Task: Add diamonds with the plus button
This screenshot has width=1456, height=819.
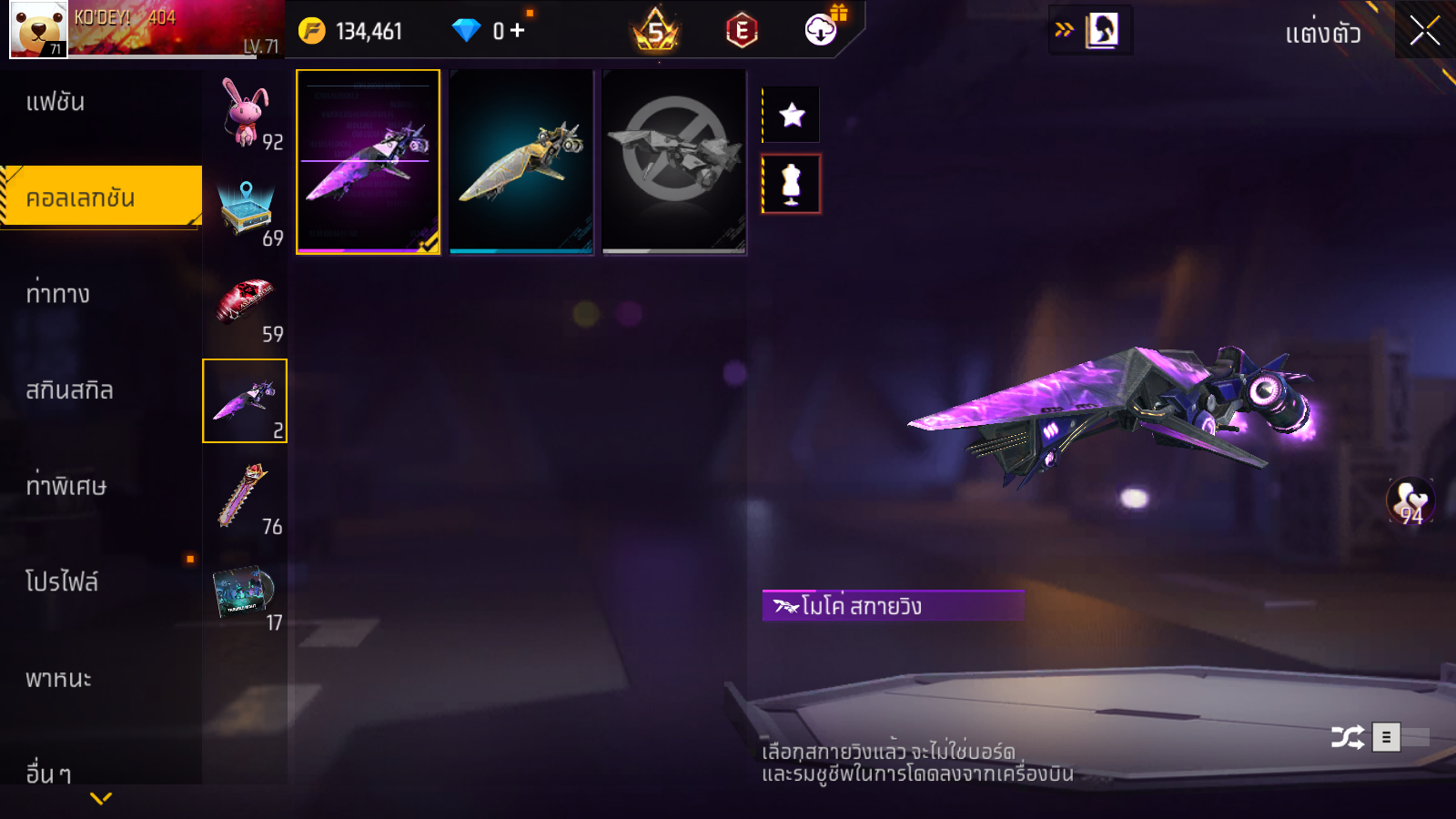Action: point(518,31)
